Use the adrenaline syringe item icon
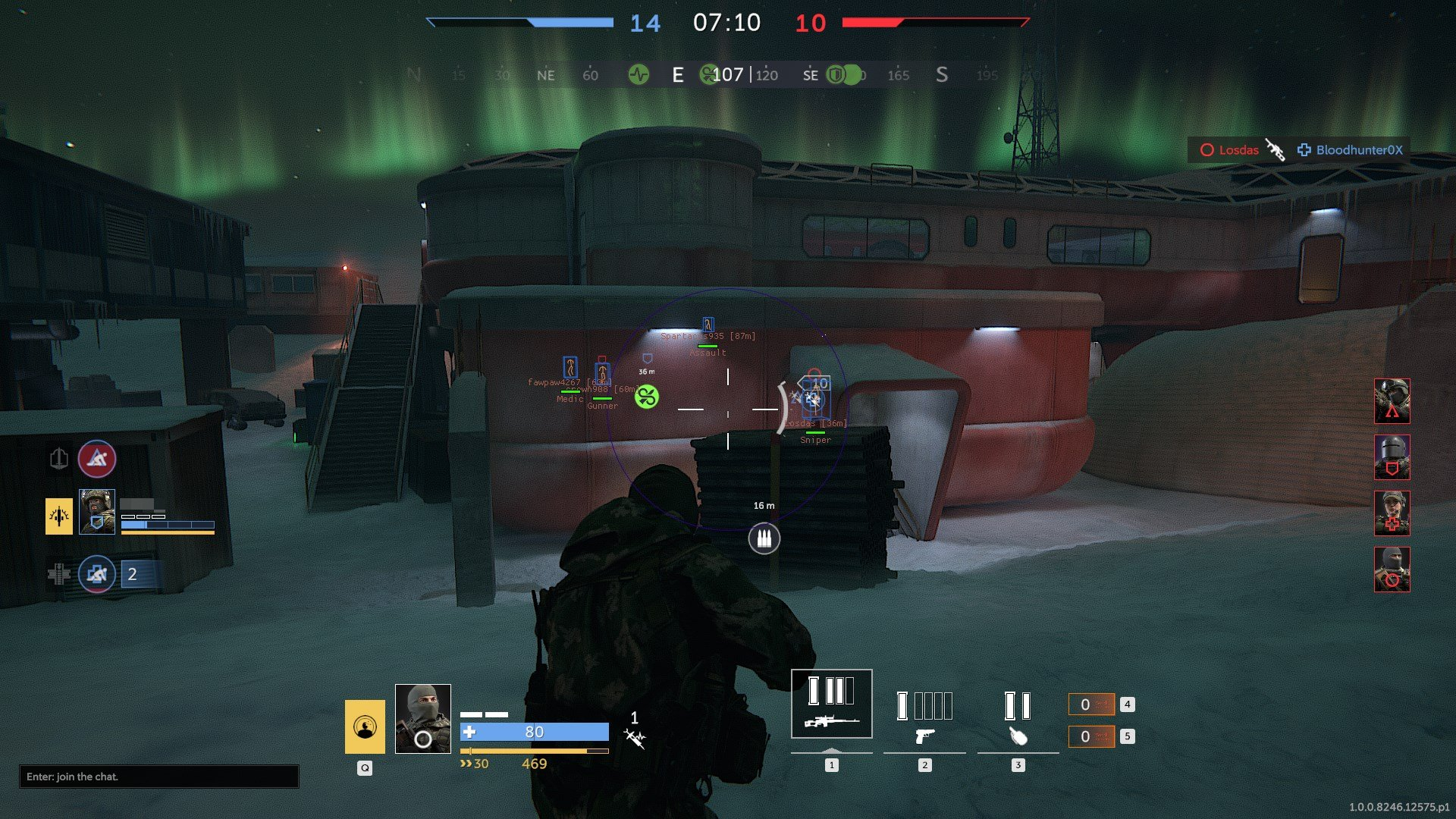The width and height of the screenshot is (1456, 819). pos(635,737)
